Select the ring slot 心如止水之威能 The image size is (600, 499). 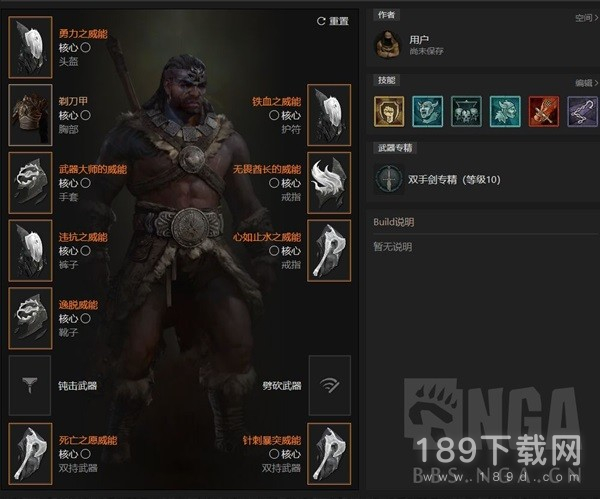click(329, 250)
